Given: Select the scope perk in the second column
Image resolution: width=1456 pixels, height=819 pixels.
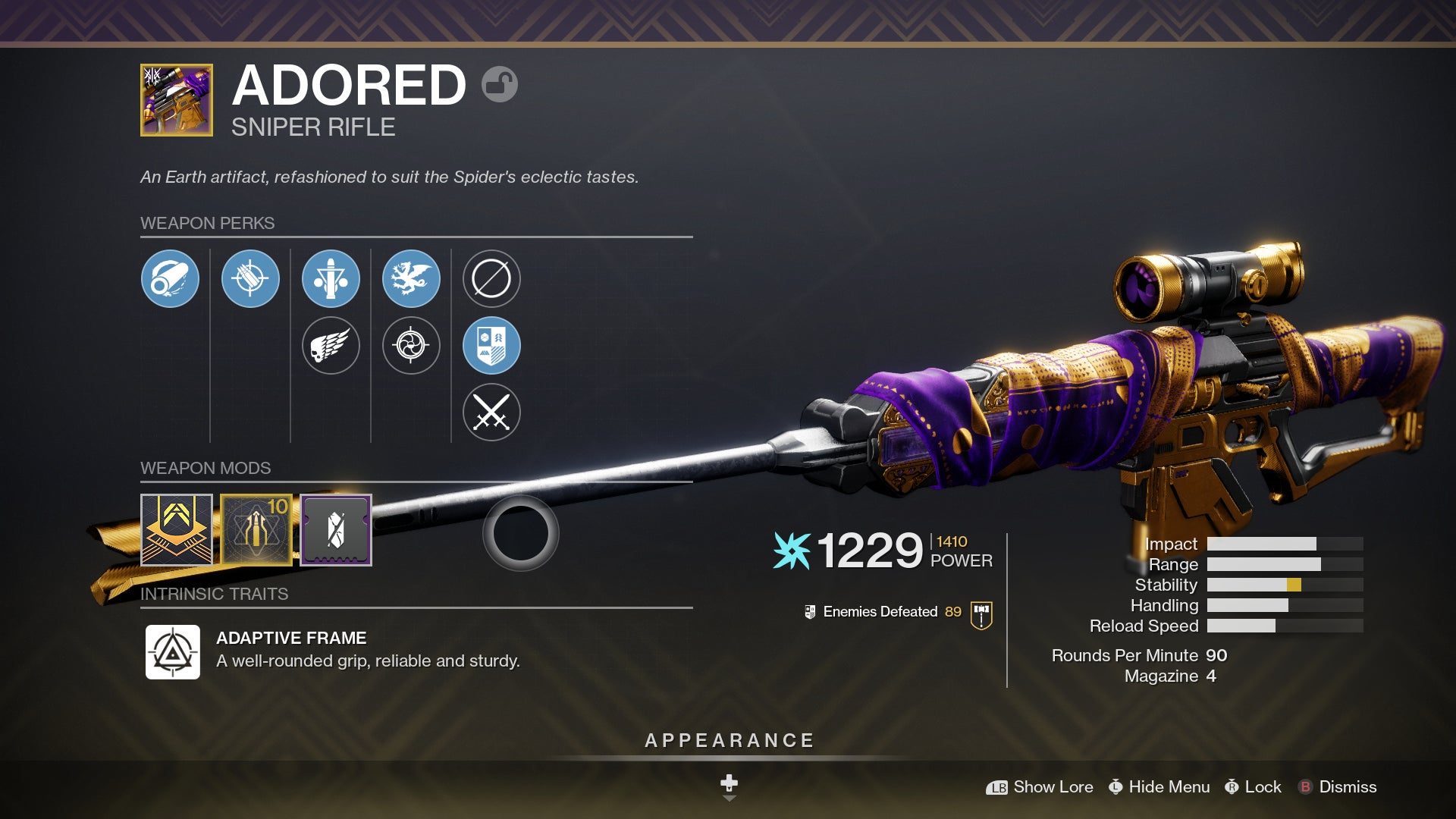Looking at the screenshot, I should click(x=250, y=278).
